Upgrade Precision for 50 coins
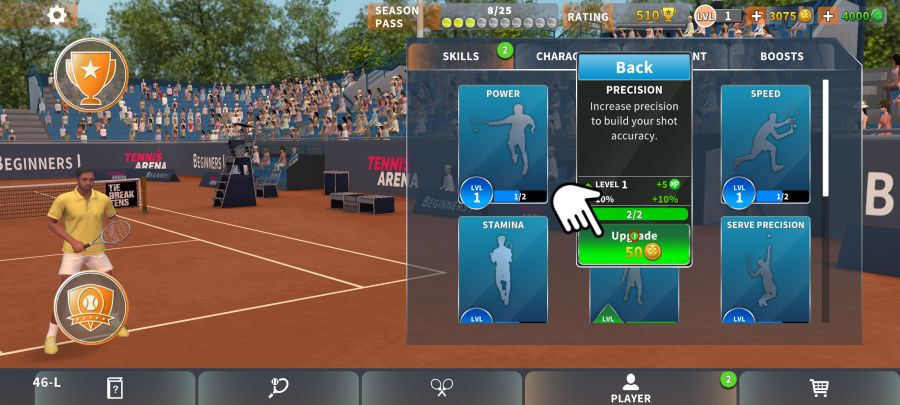This screenshot has height=405, width=900. pyautogui.click(x=634, y=244)
